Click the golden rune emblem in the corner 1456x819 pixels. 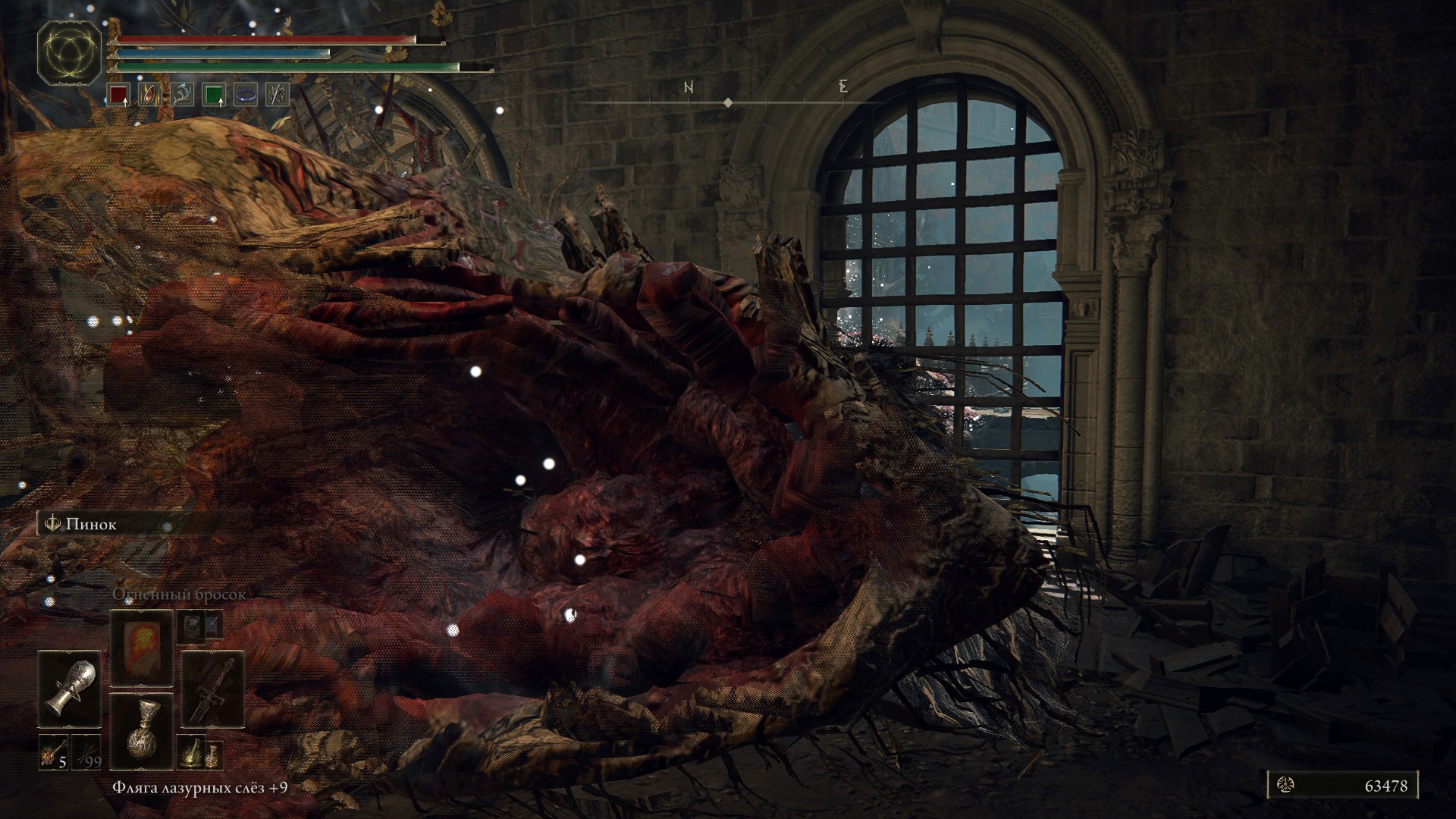[x=70, y=52]
